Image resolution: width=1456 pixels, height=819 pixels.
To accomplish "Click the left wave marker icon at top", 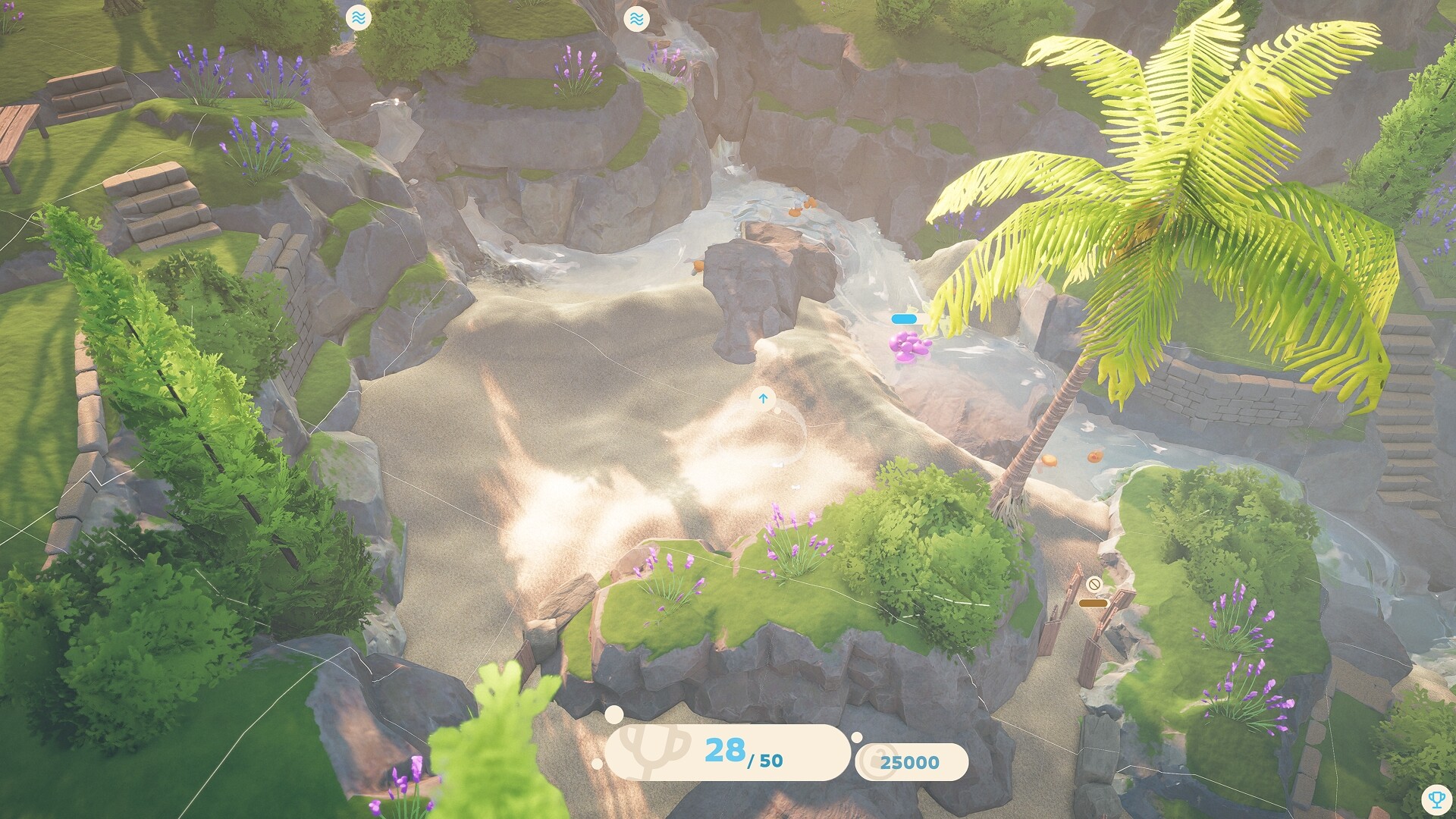I will 359,17.
